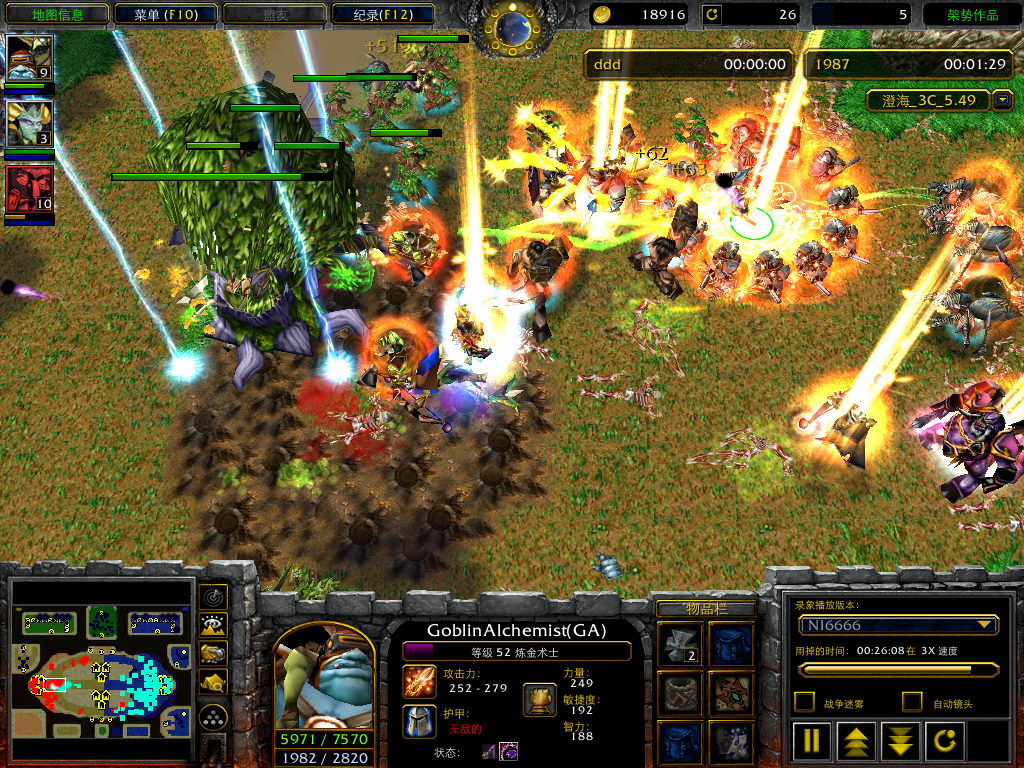
Task: Open the 地图信息 map info panel
Action: 57,14
